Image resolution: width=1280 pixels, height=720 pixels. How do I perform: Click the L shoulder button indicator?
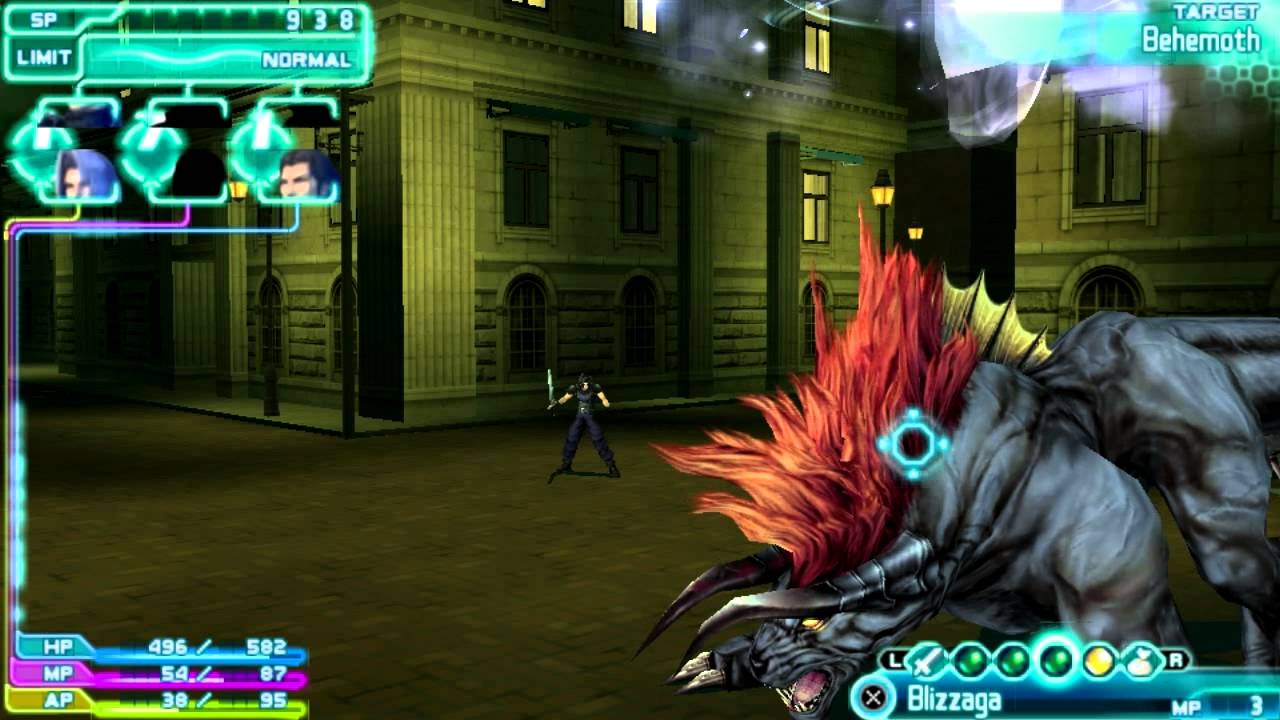pyautogui.click(x=894, y=660)
